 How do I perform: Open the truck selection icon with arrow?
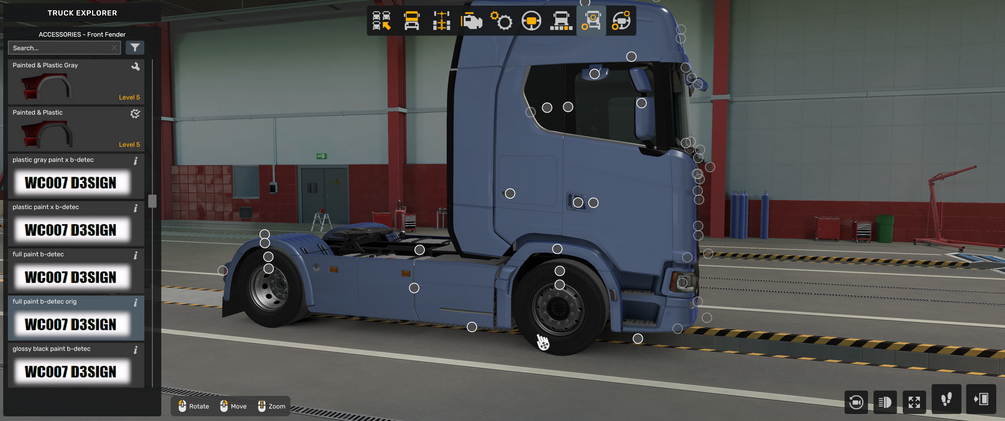click(x=381, y=20)
